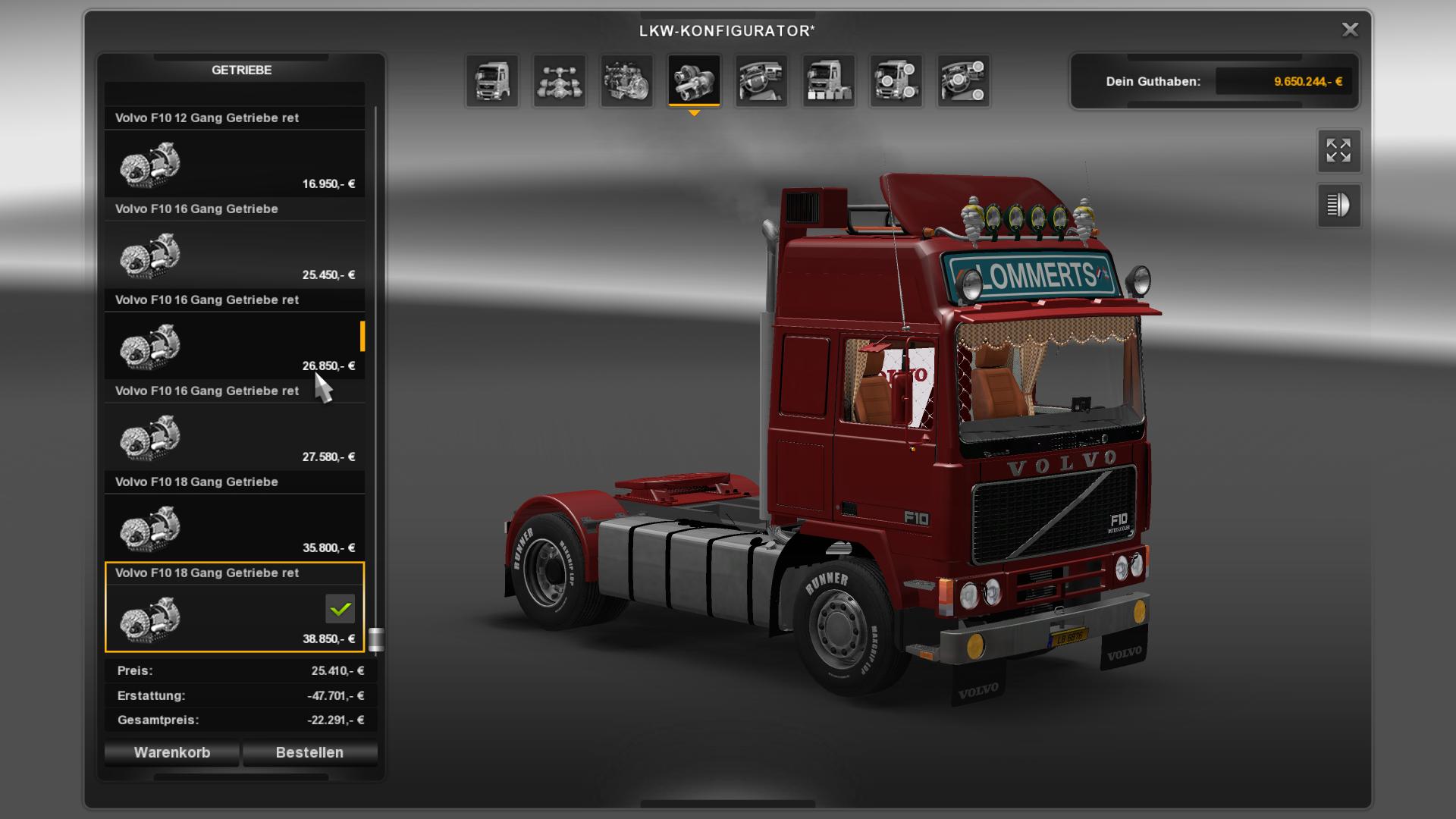Click the checked 18 Gang Getriebe ret item
1456x819 pixels.
234,616
